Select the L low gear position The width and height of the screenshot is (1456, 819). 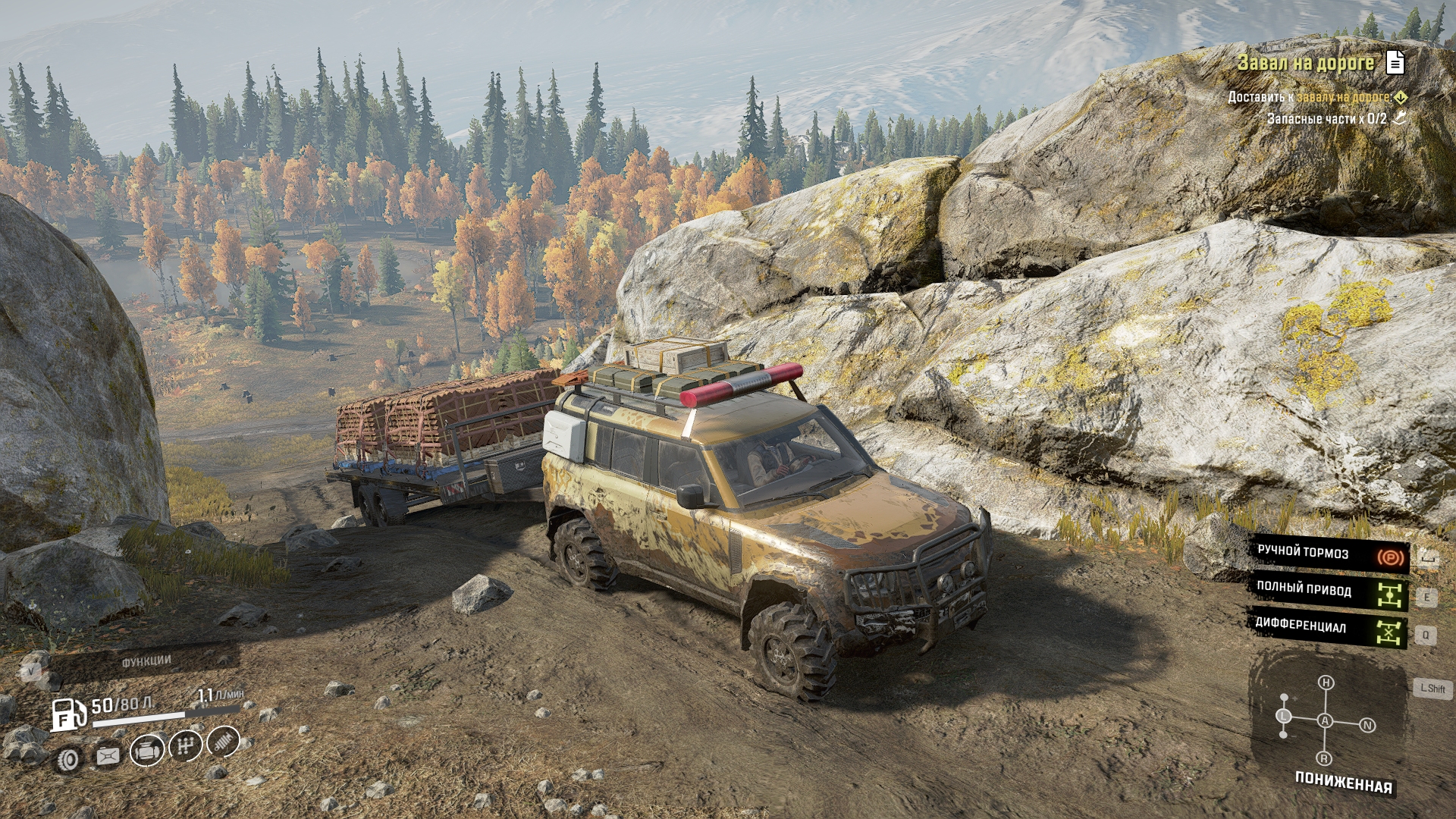tap(1284, 716)
